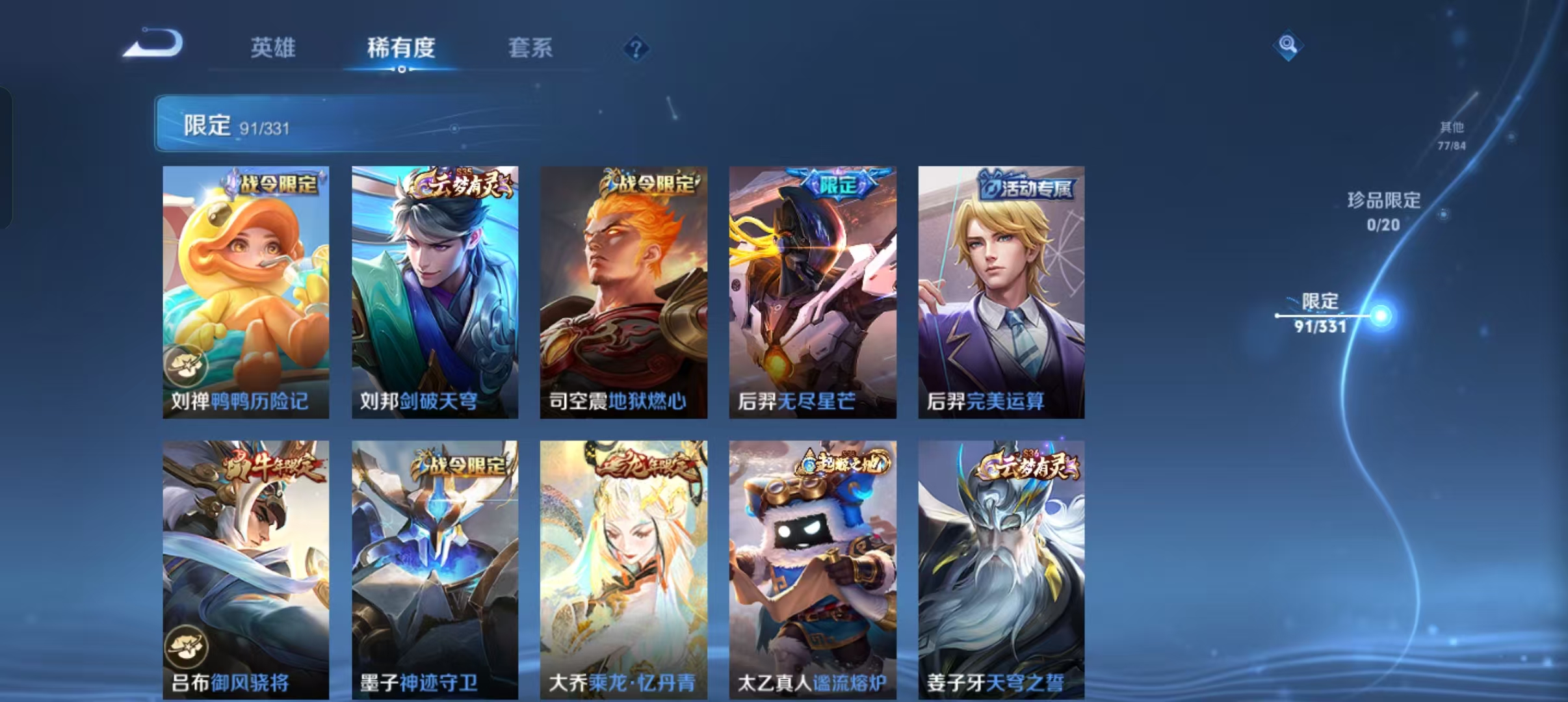The height and width of the screenshot is (702, 1568).
Task: Click the question mark help icon
Action: pyautogui.click(x=635, y=49)
